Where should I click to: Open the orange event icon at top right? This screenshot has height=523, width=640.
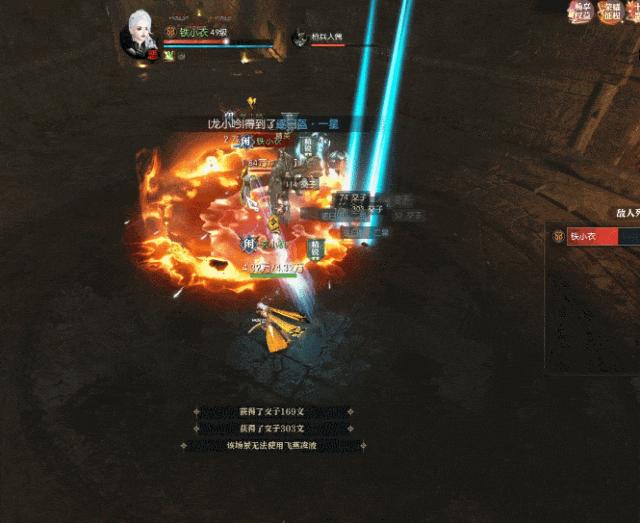(611, 11)
